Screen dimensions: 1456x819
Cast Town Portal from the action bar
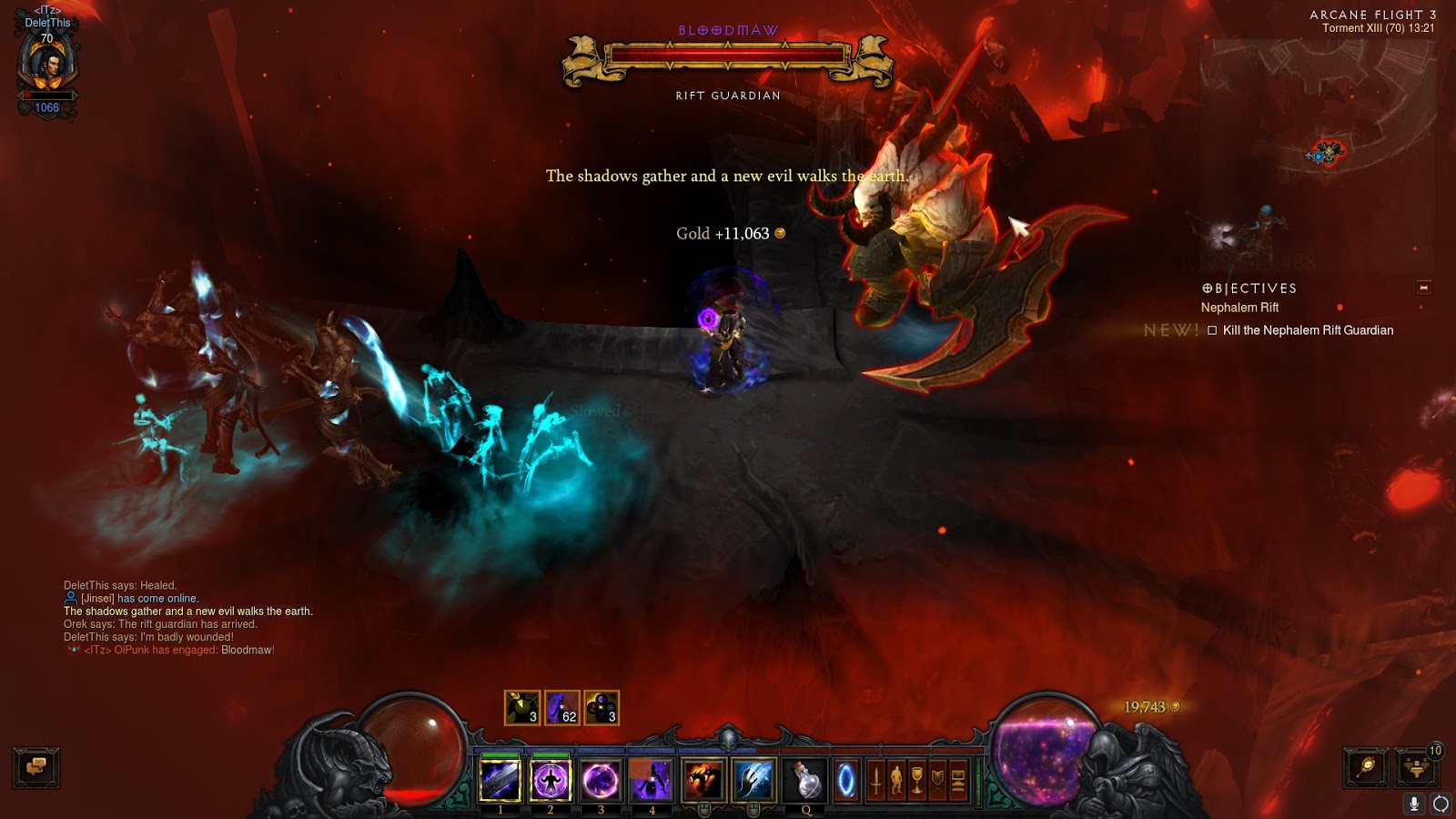click(x=847, y=778)
